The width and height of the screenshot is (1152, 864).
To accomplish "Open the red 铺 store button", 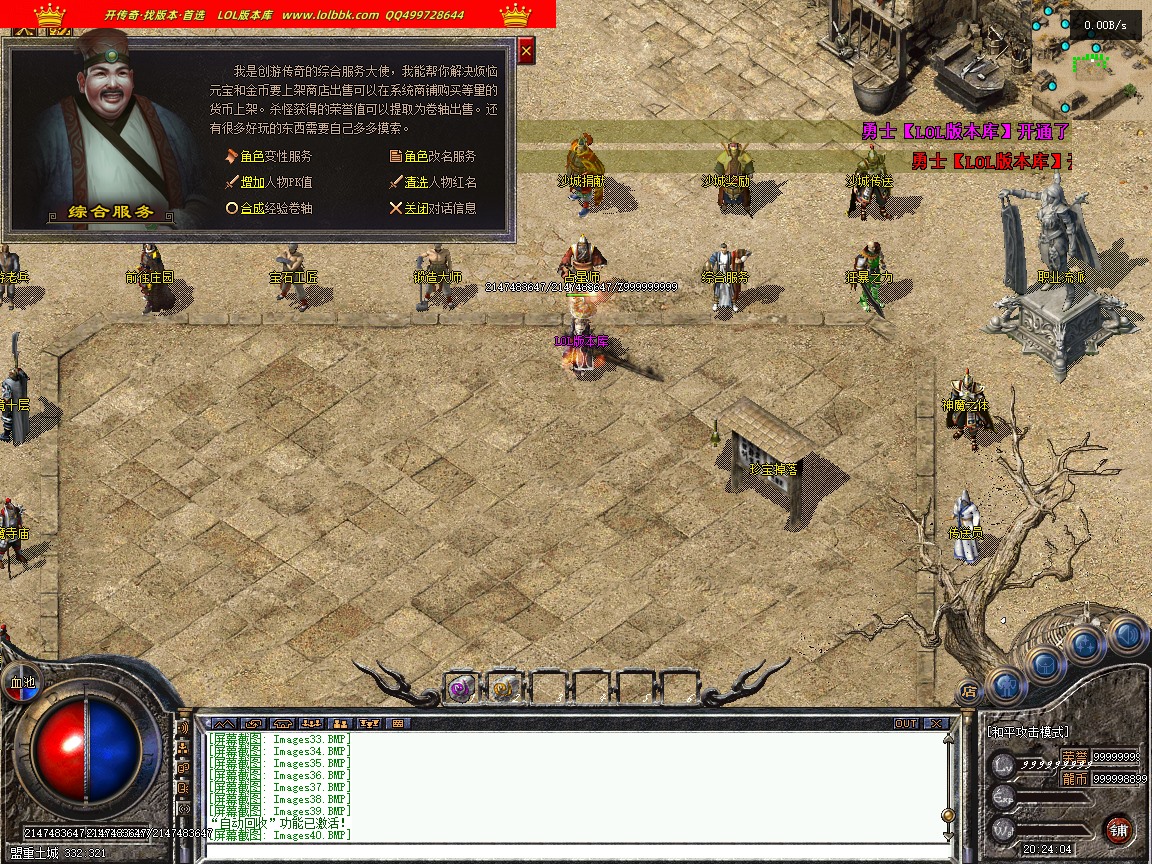I will [1118, 829].
